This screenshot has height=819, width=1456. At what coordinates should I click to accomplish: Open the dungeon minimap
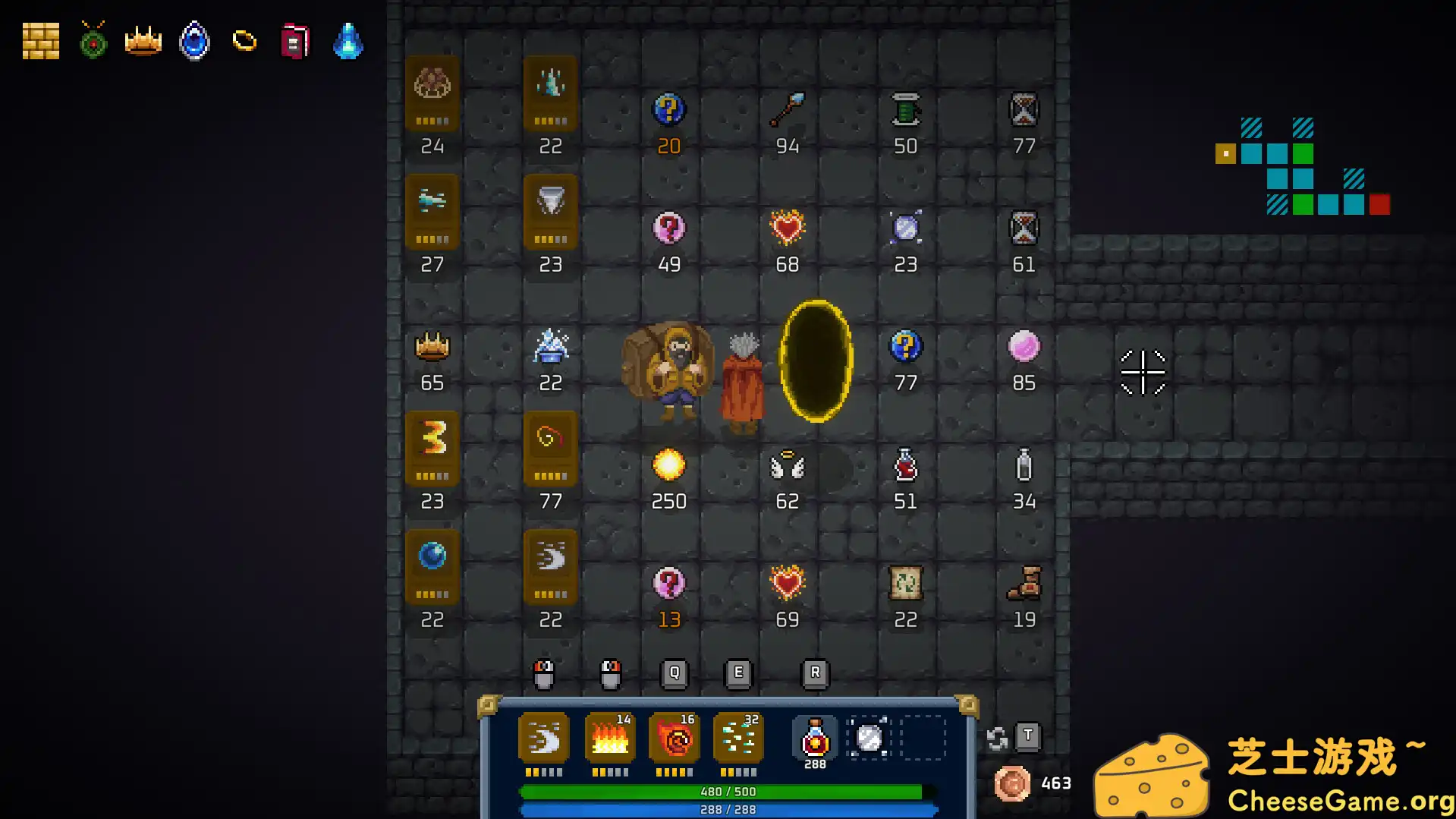pos(1303,166)
